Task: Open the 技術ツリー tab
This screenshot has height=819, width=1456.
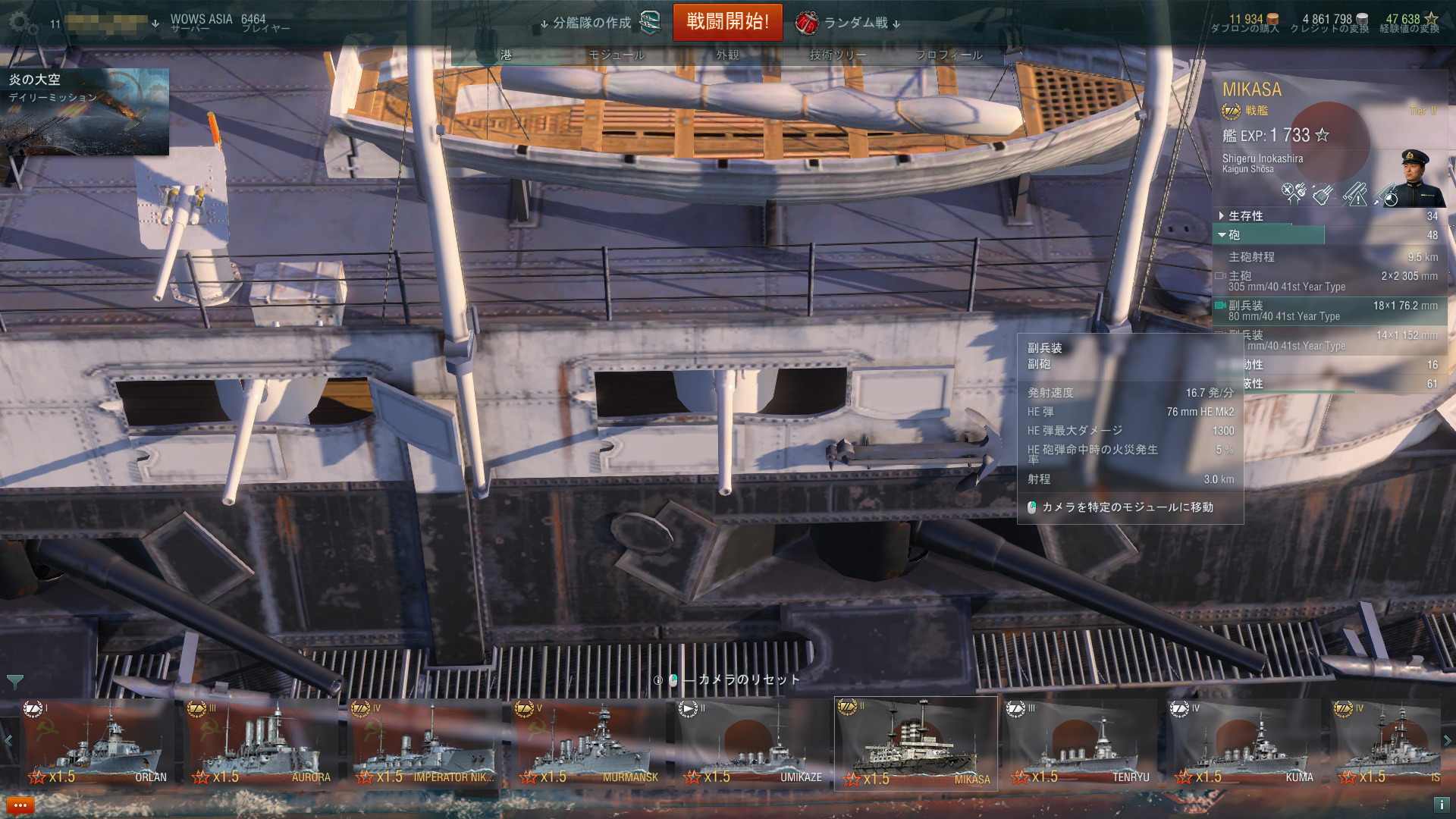Action: [837, 55]
